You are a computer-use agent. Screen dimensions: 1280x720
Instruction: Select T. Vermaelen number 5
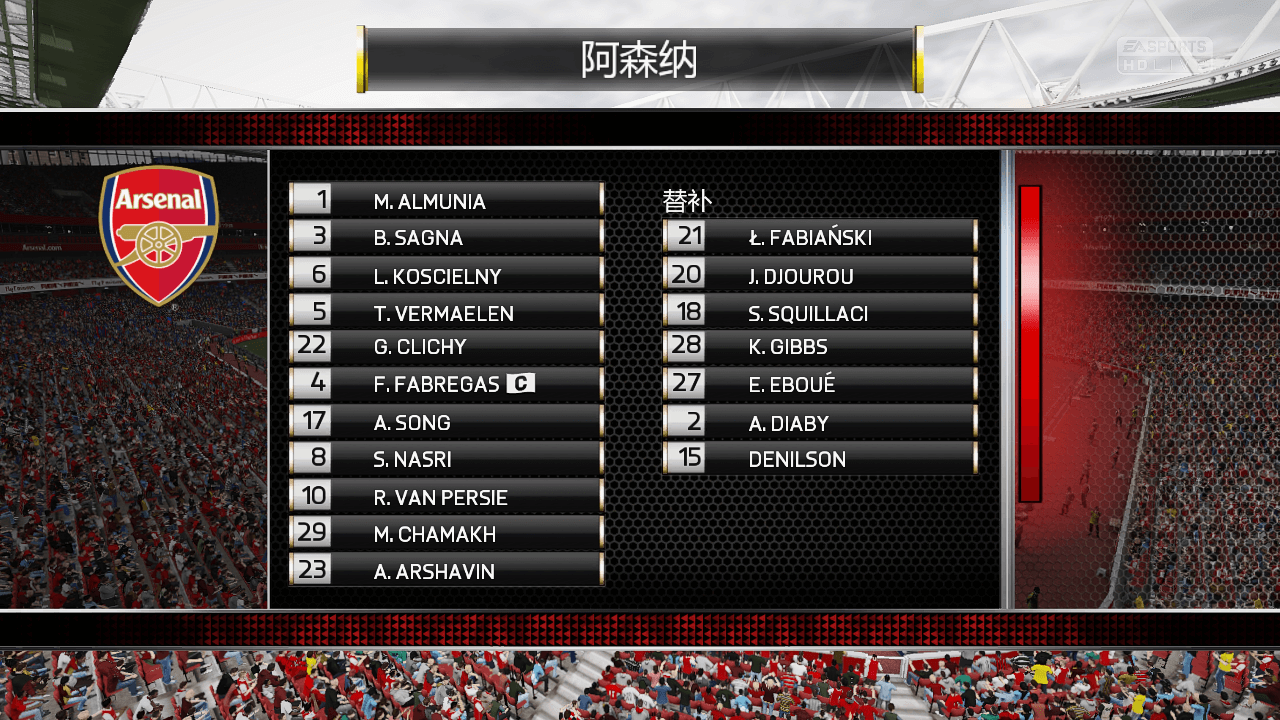[446, 312]
